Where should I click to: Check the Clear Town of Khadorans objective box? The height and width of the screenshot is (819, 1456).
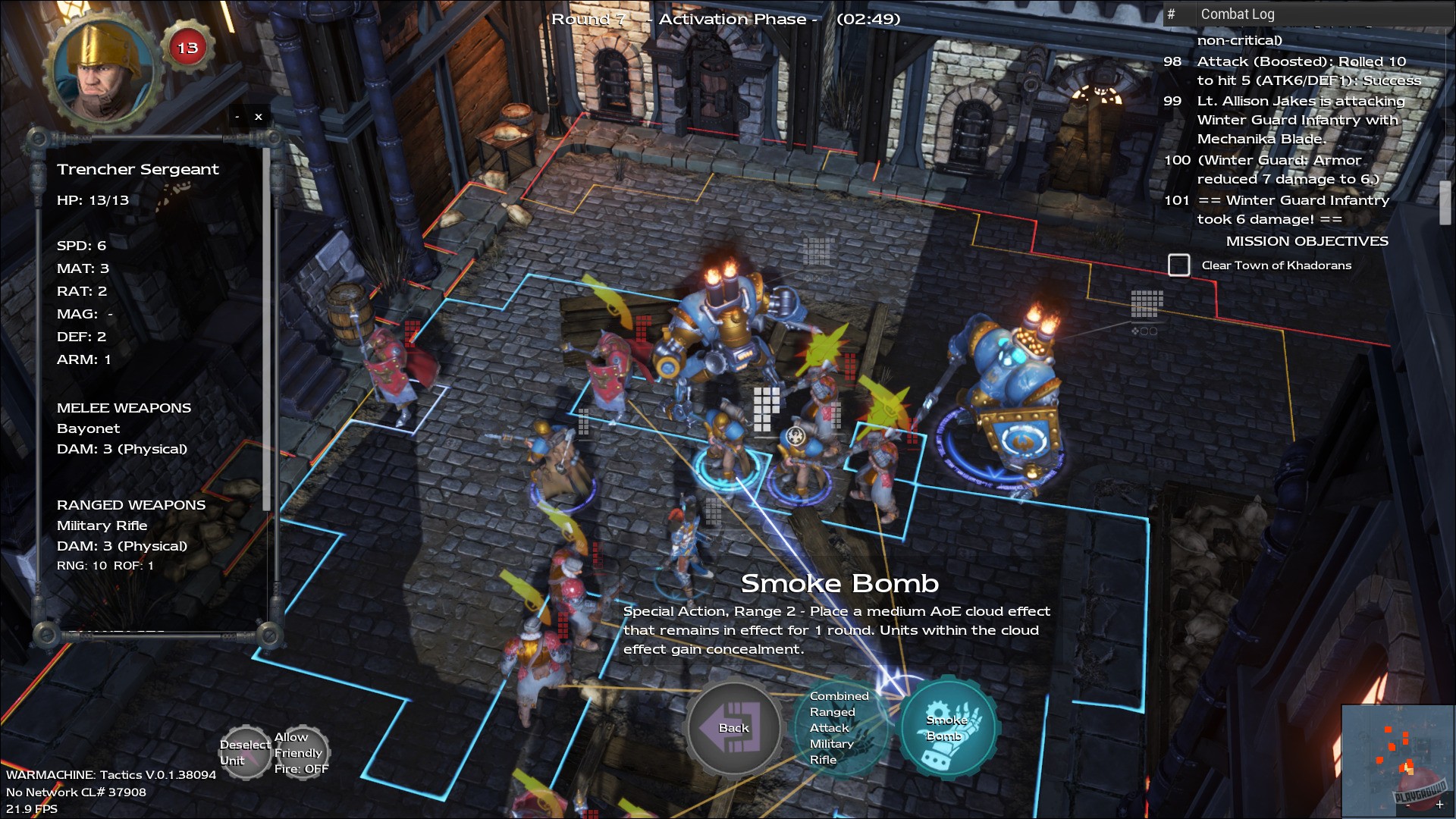(1179, 265)
